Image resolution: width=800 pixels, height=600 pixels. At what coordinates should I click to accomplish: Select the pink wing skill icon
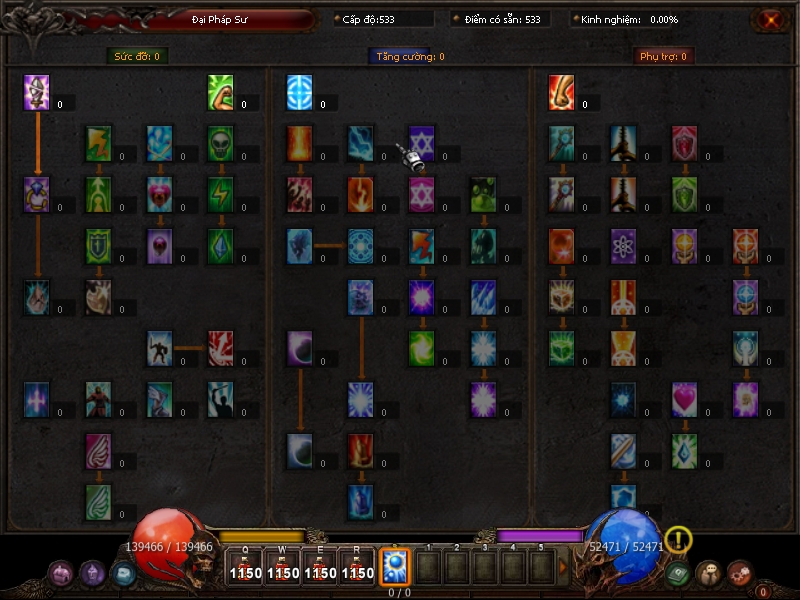tap(98, 451)
